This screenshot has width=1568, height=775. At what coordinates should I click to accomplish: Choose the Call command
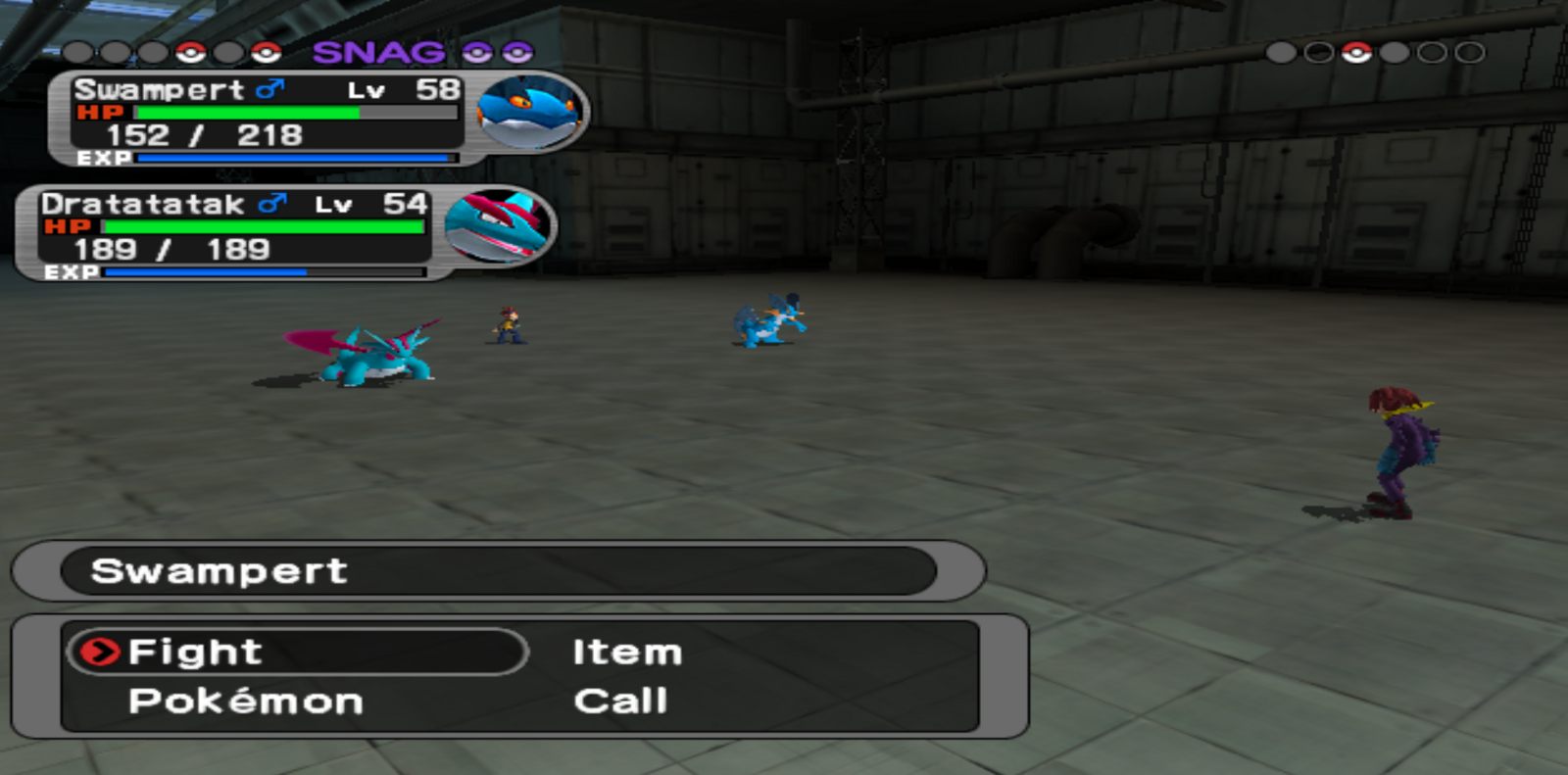pos(620,702)
